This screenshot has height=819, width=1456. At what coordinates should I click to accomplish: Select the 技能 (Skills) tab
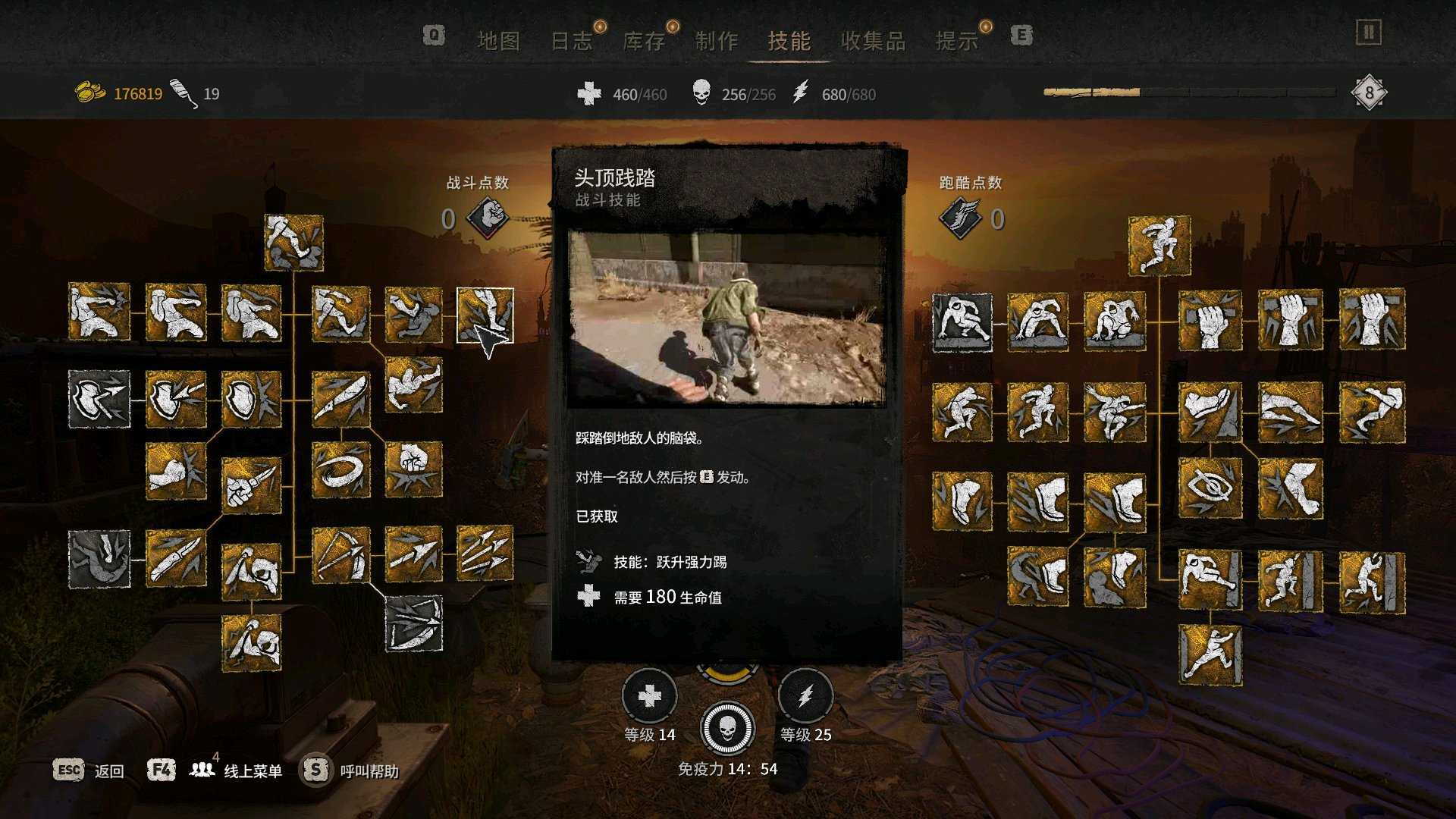point(789,41)
